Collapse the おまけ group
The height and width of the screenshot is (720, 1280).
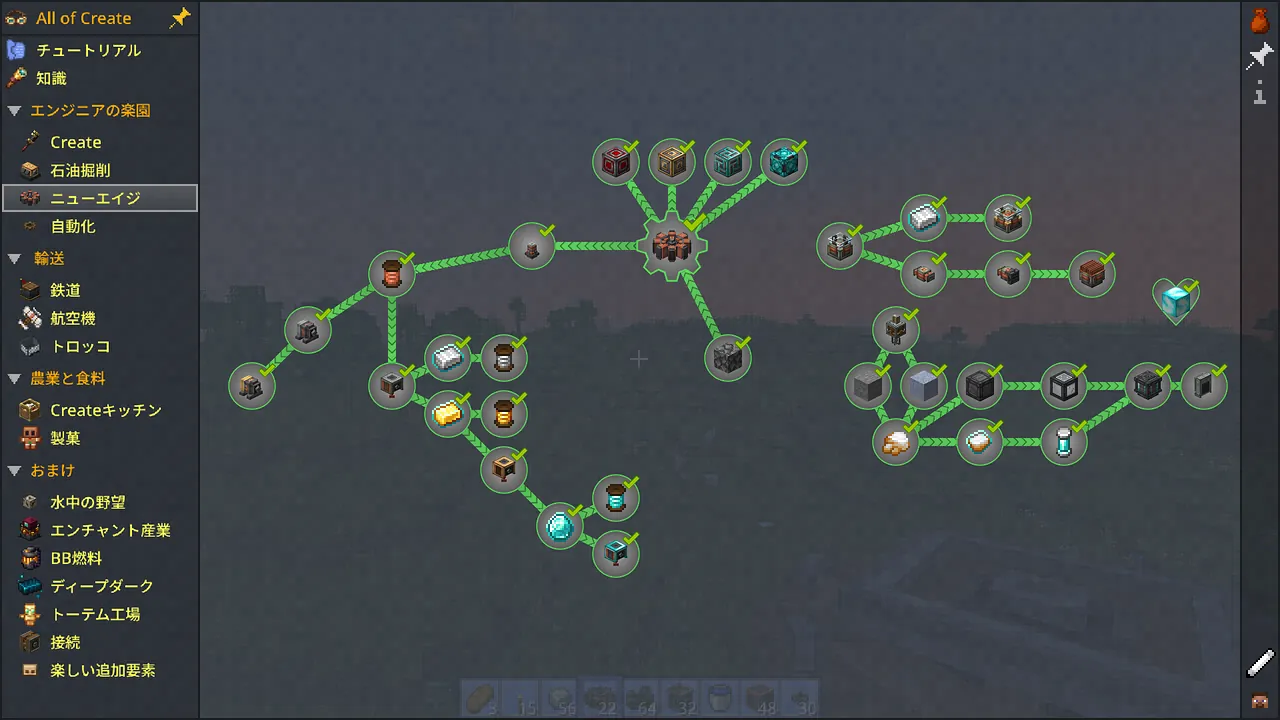pos(14,470)
